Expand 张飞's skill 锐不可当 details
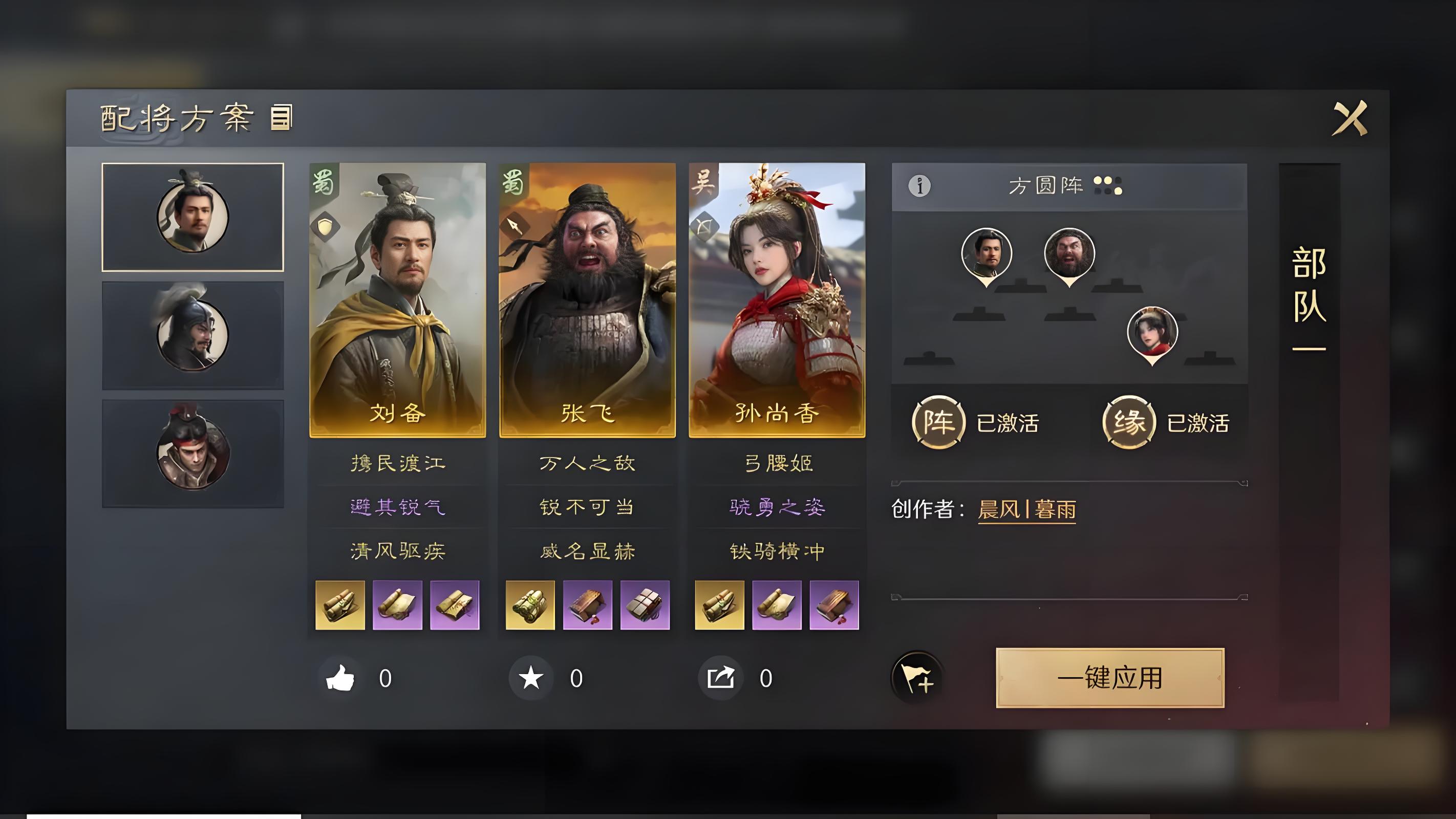This screenshot has width=1456, height=819. 588,508
